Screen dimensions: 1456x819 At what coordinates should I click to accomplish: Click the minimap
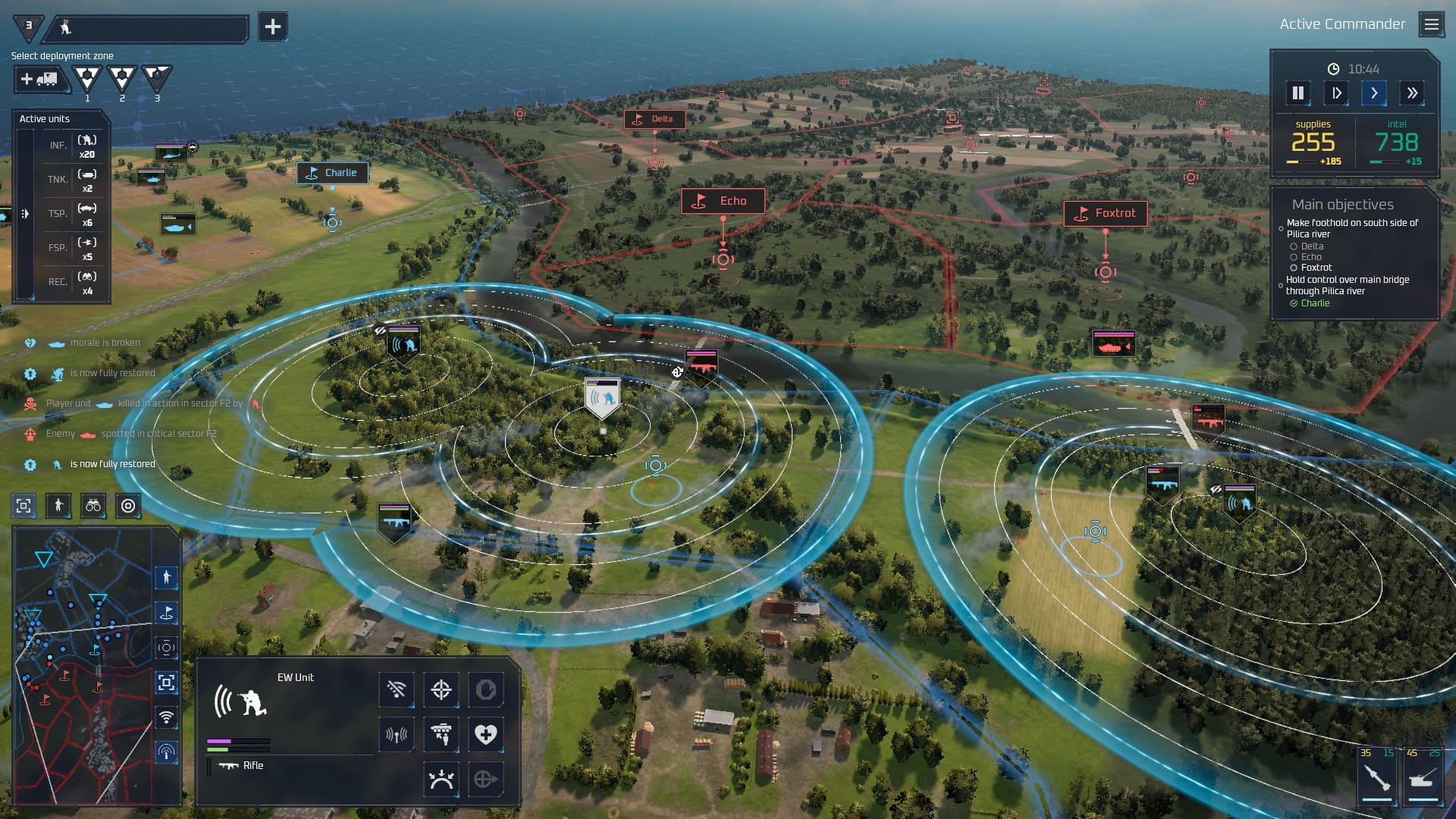pyautogui.click(x=83, y=667)
